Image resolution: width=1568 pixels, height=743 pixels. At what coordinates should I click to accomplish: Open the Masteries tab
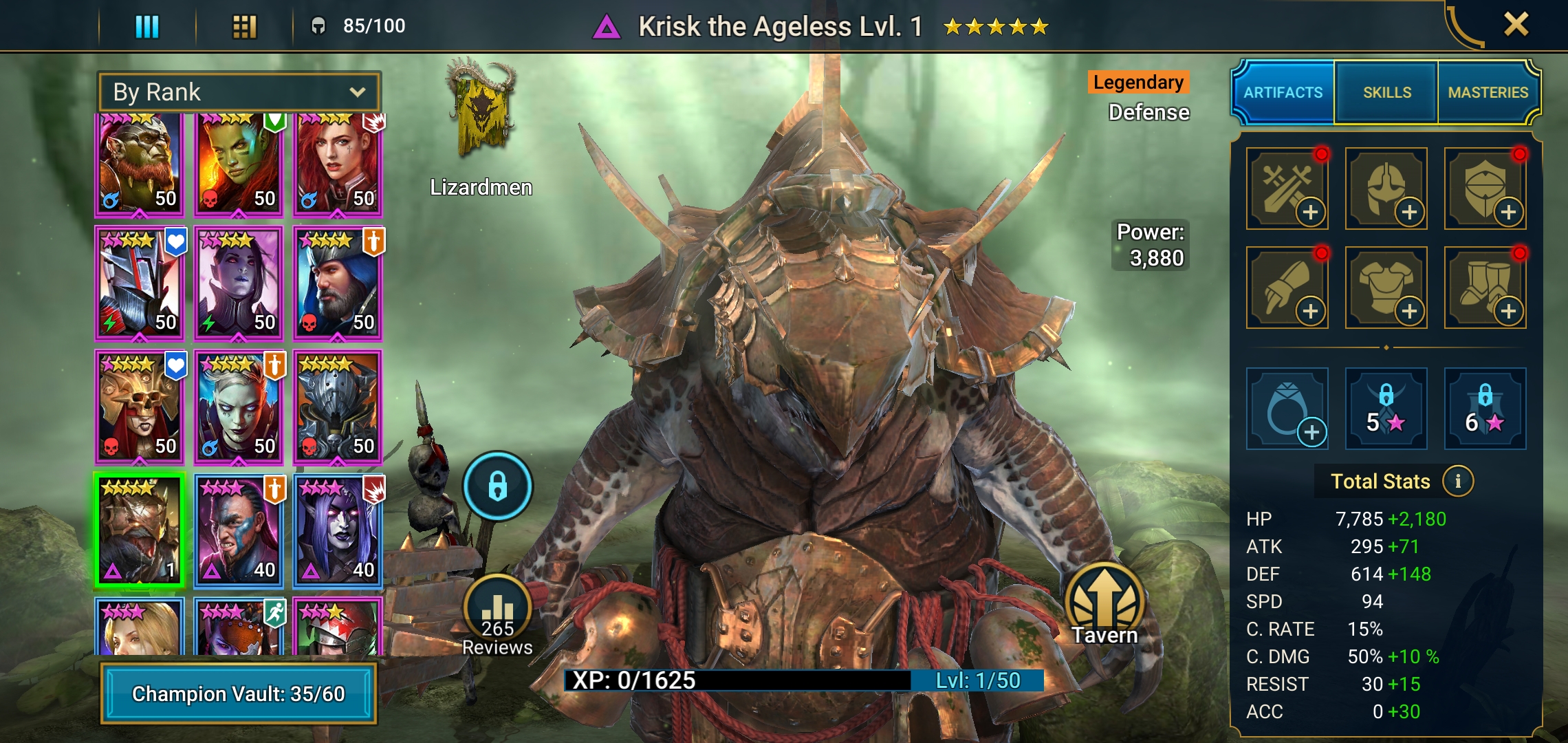pyautogui.click(x=1488, y=92)
